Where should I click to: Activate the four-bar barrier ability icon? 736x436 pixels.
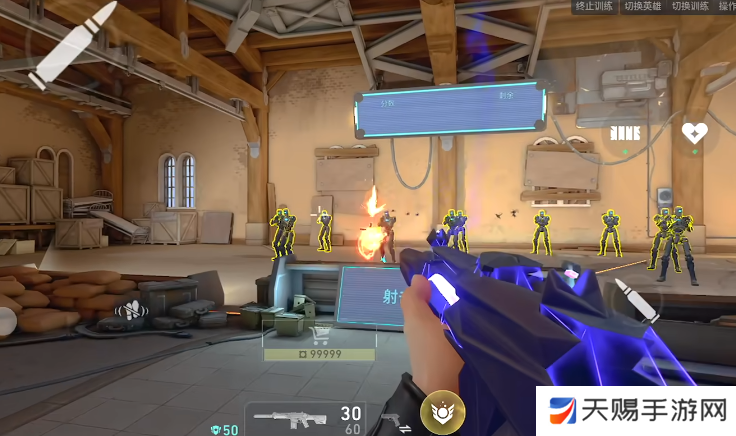[625, 132]
